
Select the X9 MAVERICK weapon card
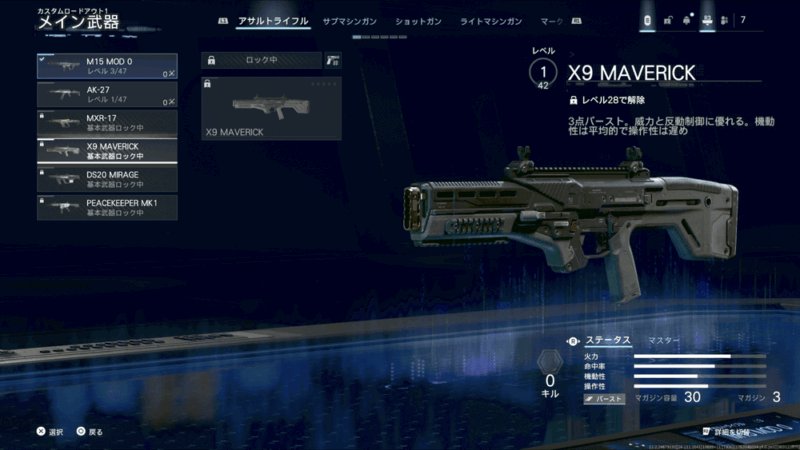(x=271, y=108)
